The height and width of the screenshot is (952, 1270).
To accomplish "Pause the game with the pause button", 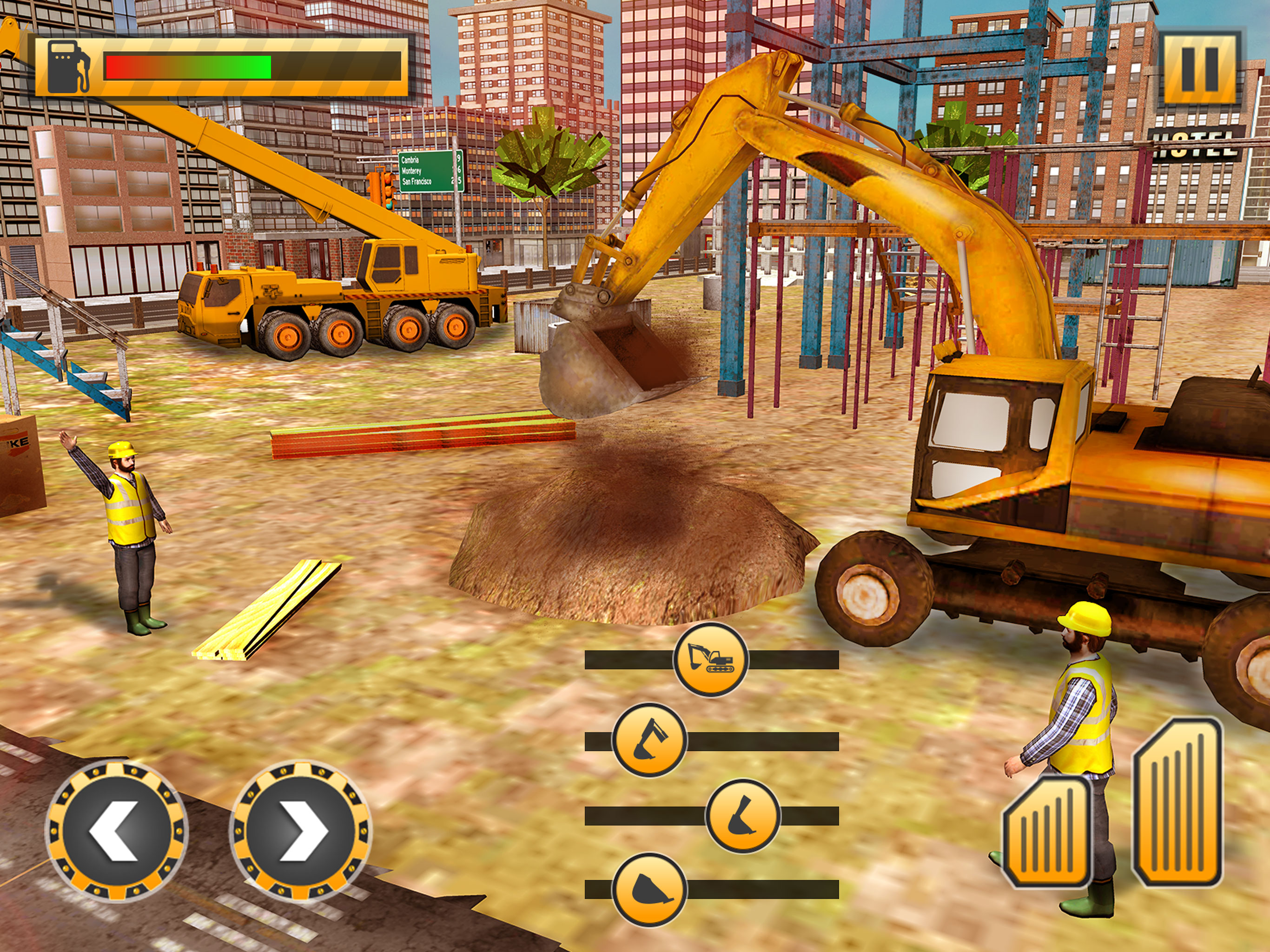I will click(1199, 68).
